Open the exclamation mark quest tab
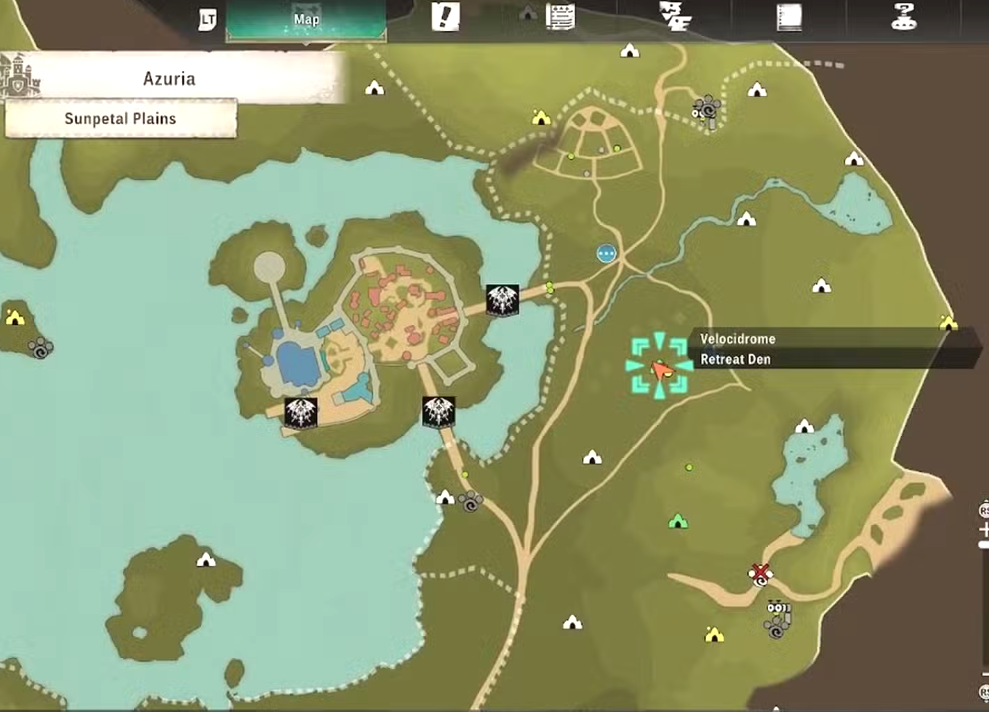989x712 pixels. [x=444, y=17]
